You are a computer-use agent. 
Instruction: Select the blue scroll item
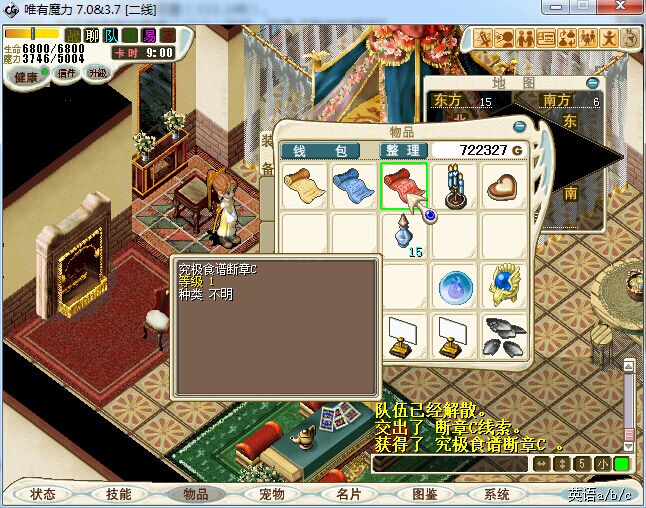[x=353, y=186]
